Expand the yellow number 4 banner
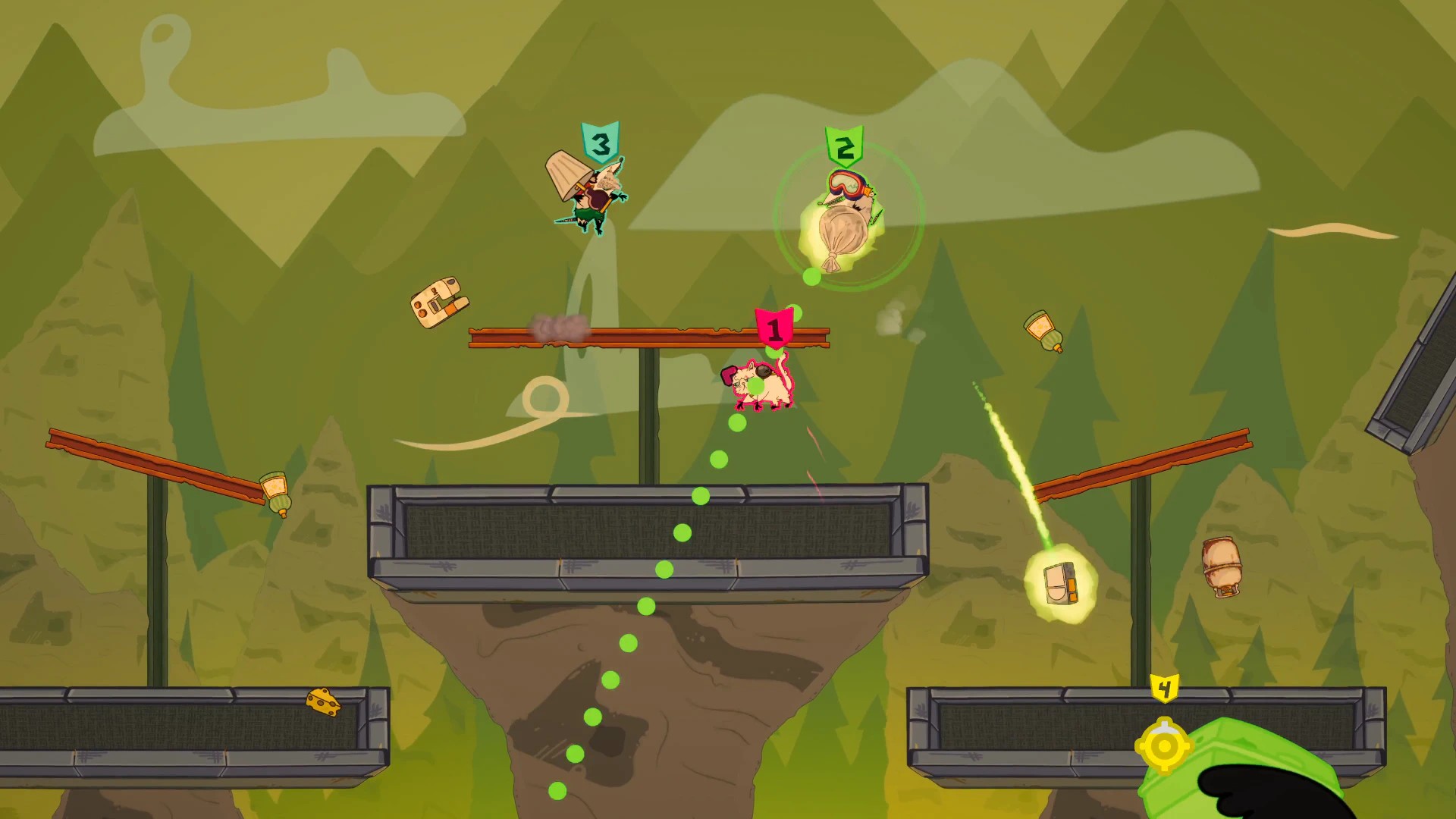This screenshot has height=819, width=1456. (1163, 690)
